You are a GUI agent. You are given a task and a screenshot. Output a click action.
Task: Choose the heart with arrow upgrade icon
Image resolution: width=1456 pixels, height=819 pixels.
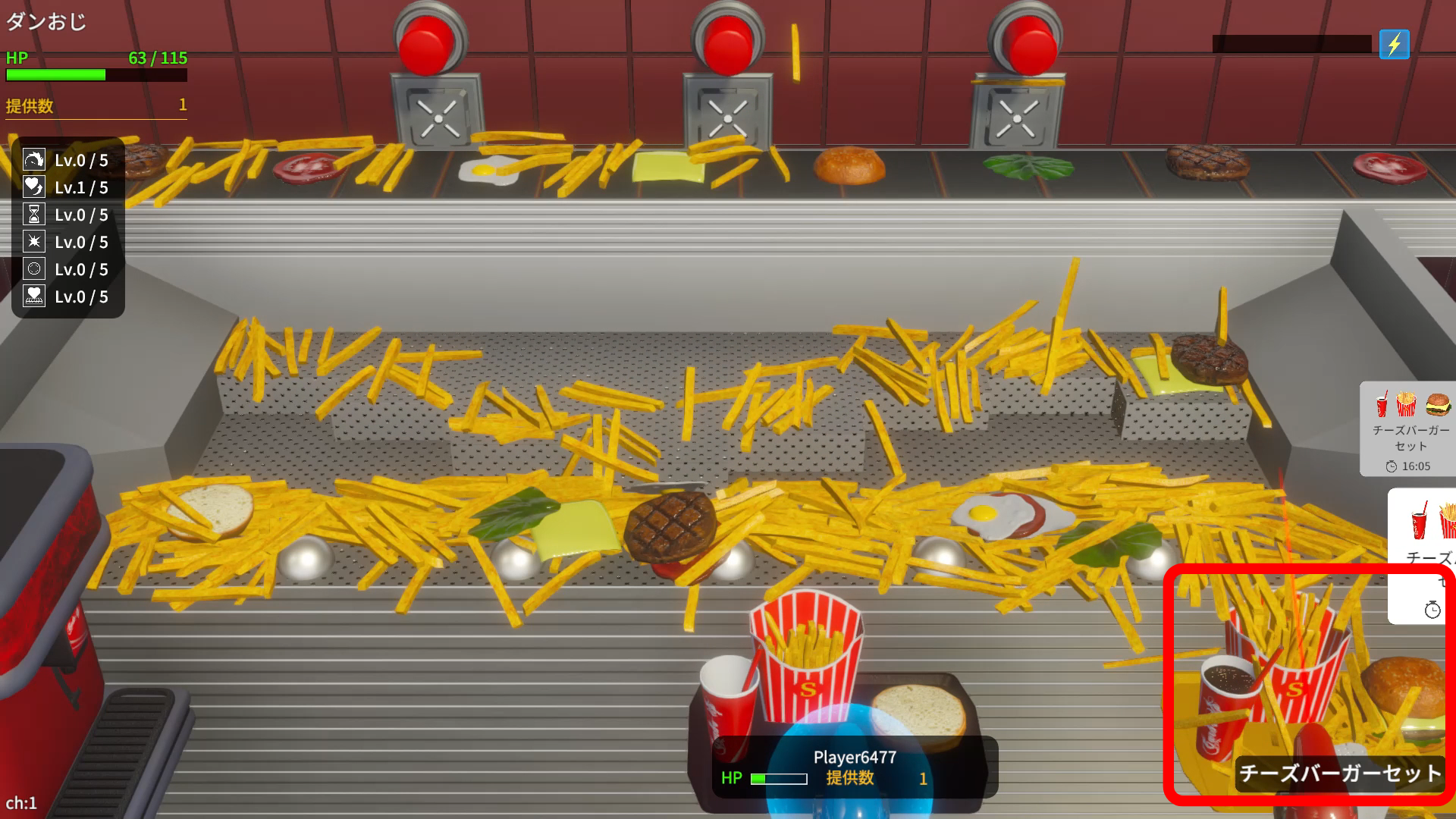point(34,187)
